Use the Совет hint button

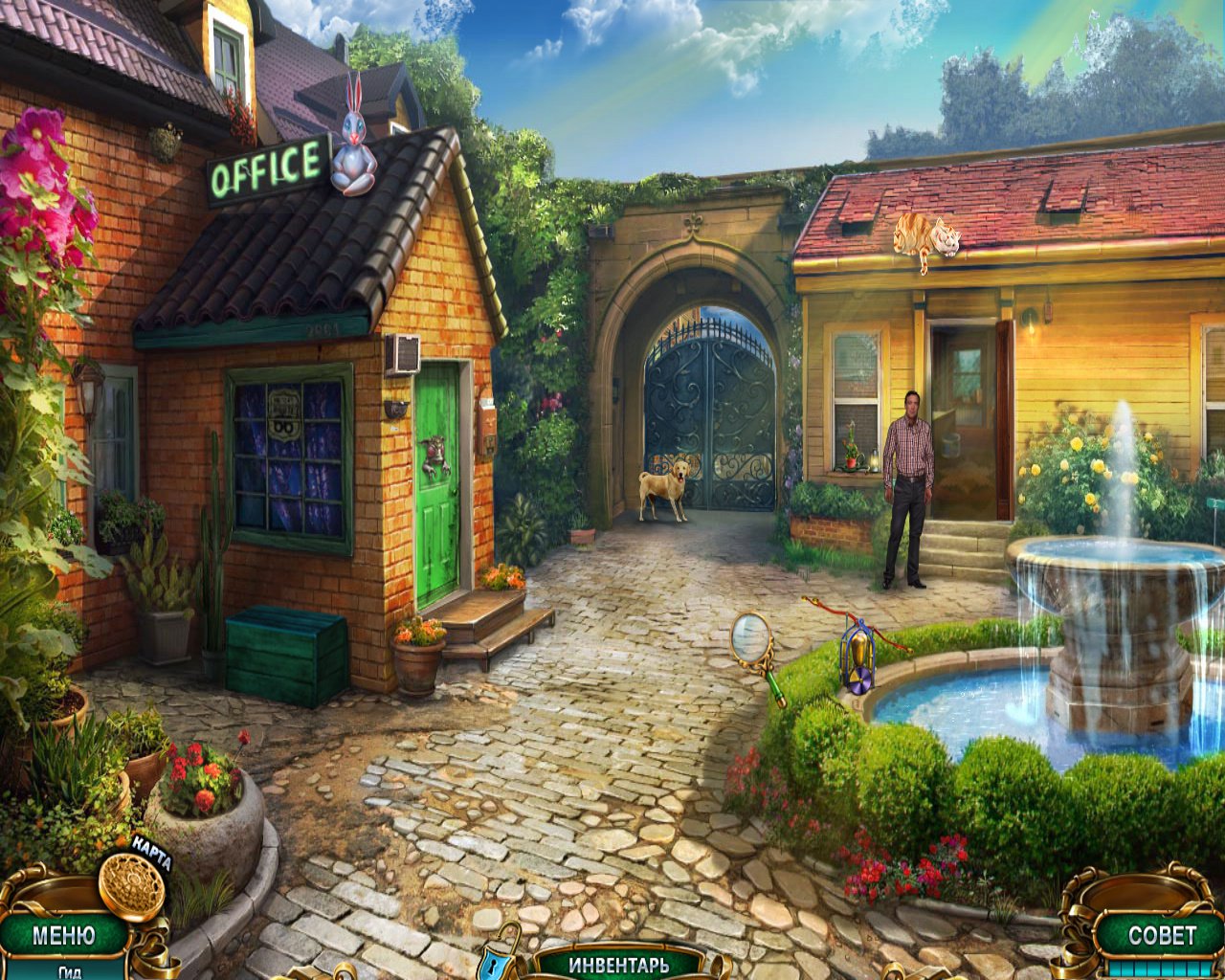coord(1161,935)
